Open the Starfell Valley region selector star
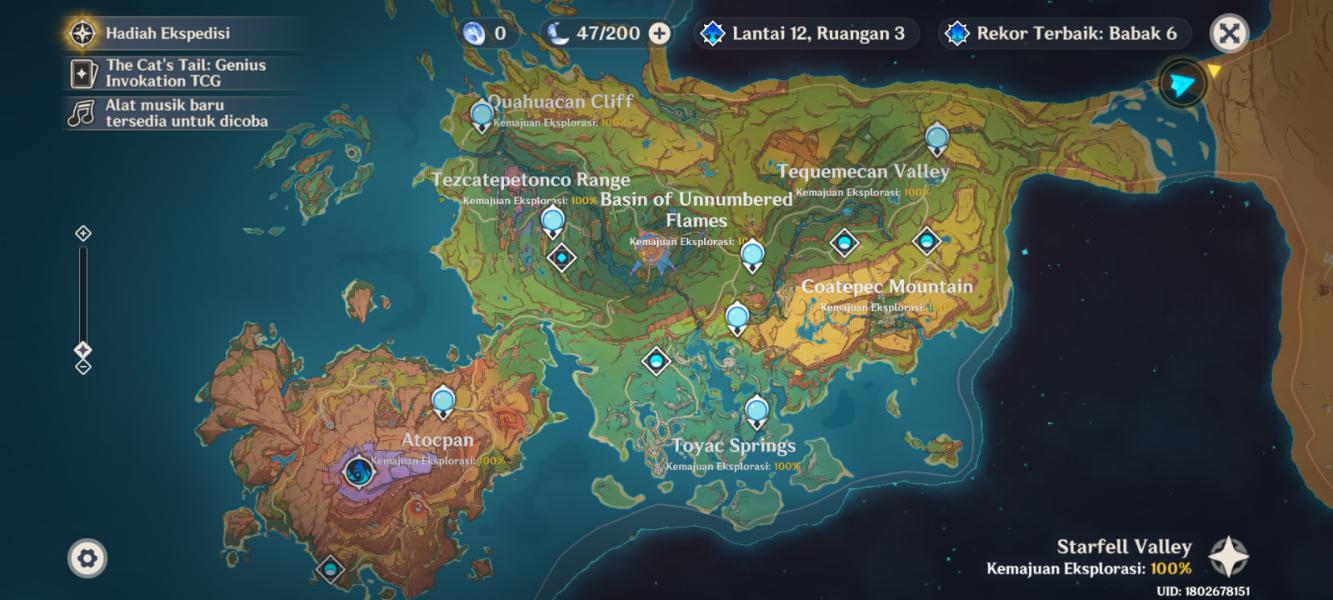Image resolution: width=1333 pixels, height=600 pixels. point(1227,556)
